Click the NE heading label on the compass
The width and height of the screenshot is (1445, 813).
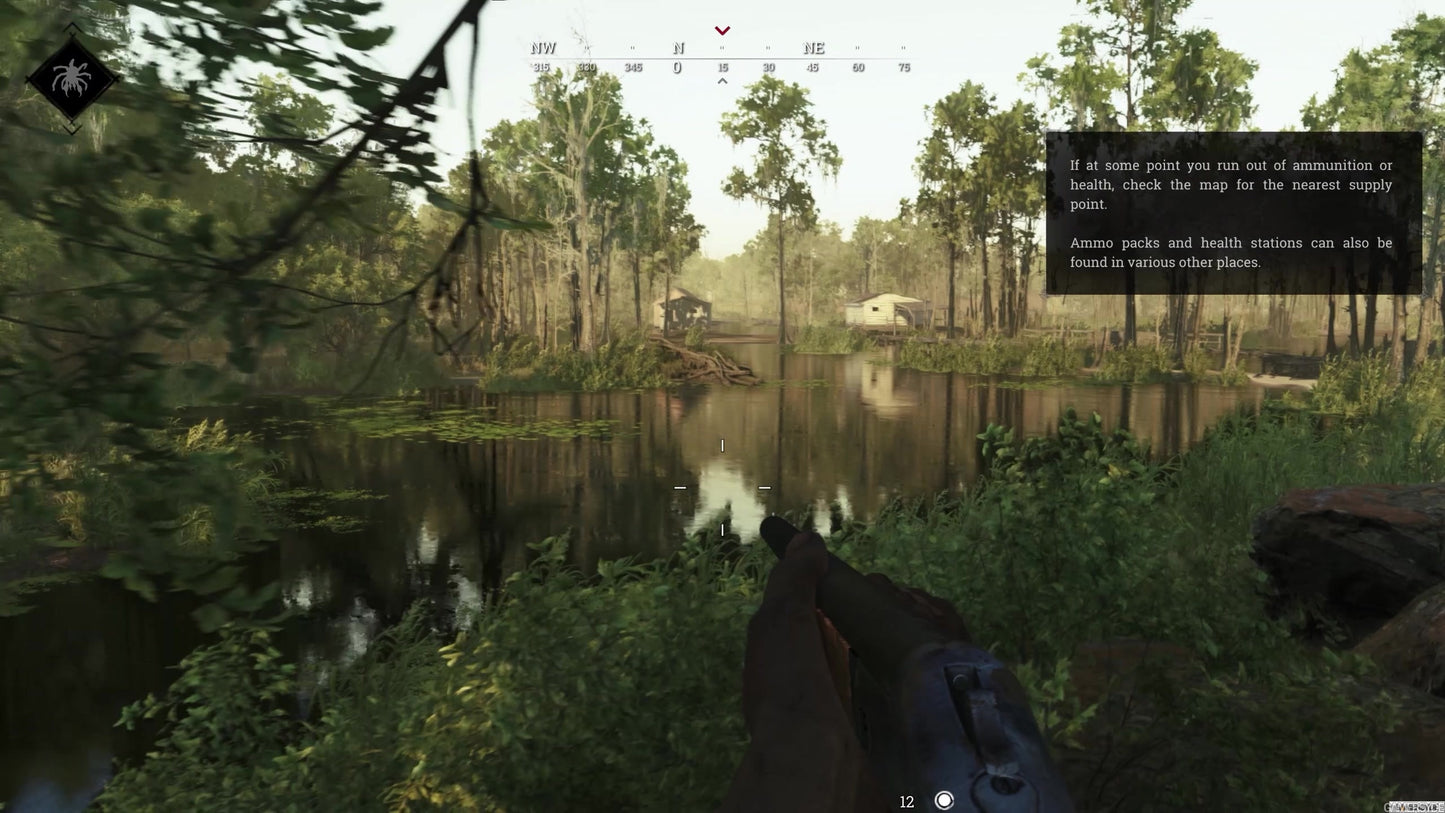point(813,46)
